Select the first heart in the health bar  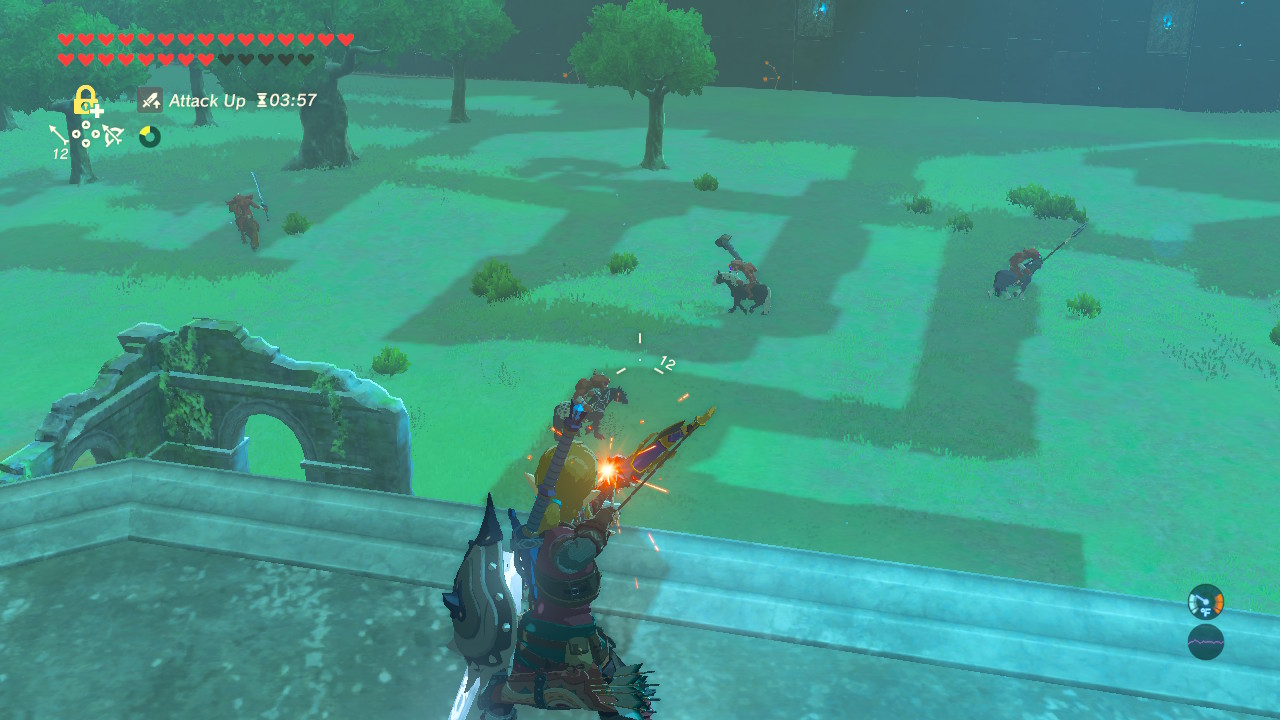[x=66, y=39]
